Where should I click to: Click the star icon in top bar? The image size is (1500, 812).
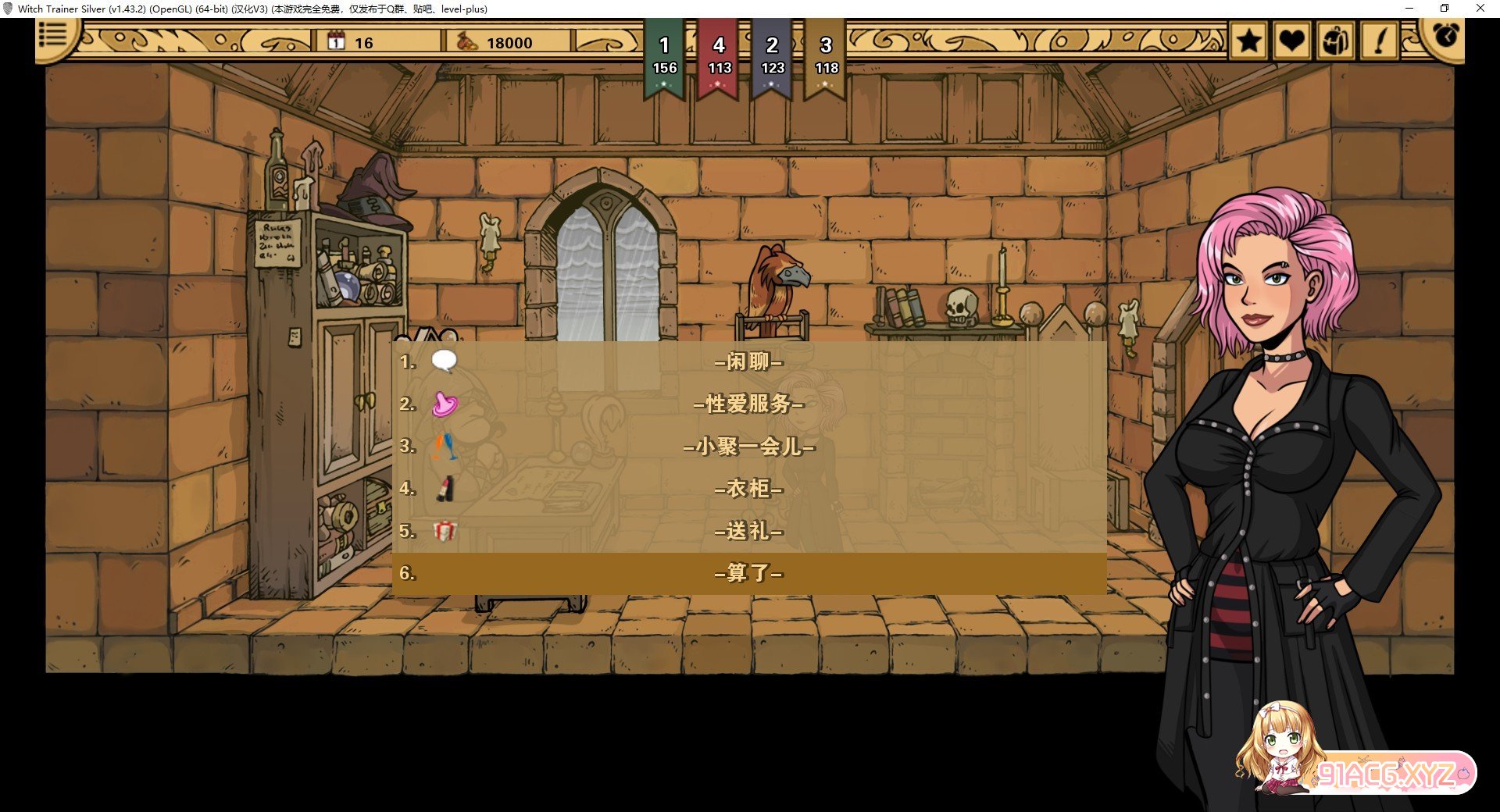tap(1248, 41)
